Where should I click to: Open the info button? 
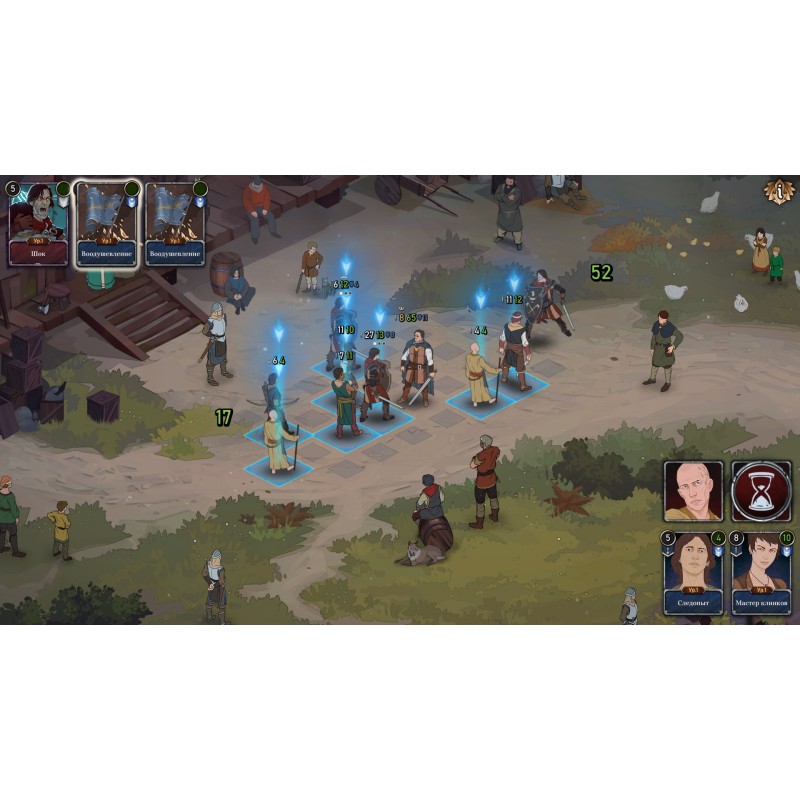pyautogui.click(x=779, y=190)
